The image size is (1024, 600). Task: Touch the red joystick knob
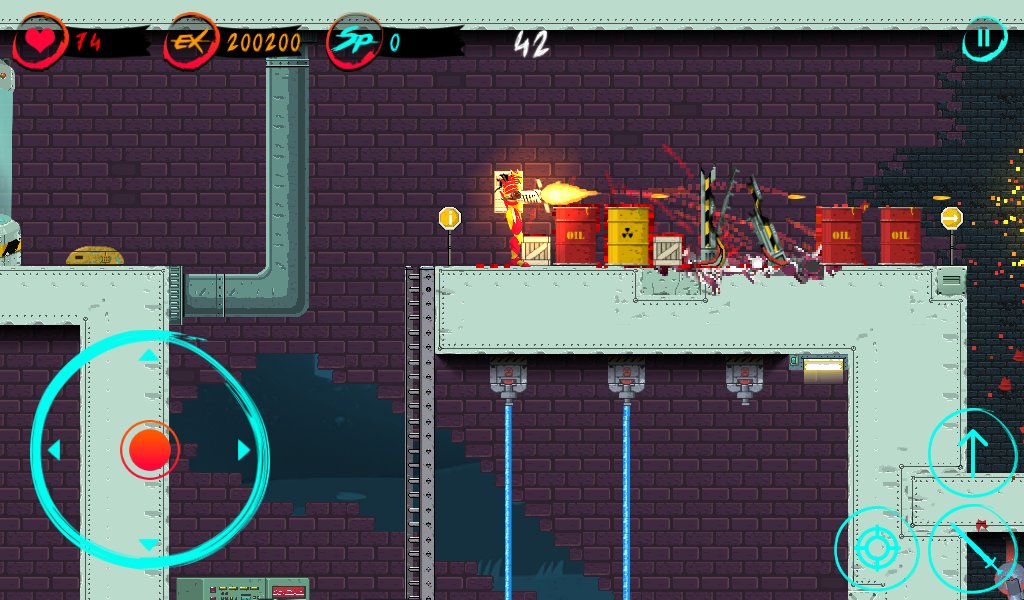[x=149, y=450]
